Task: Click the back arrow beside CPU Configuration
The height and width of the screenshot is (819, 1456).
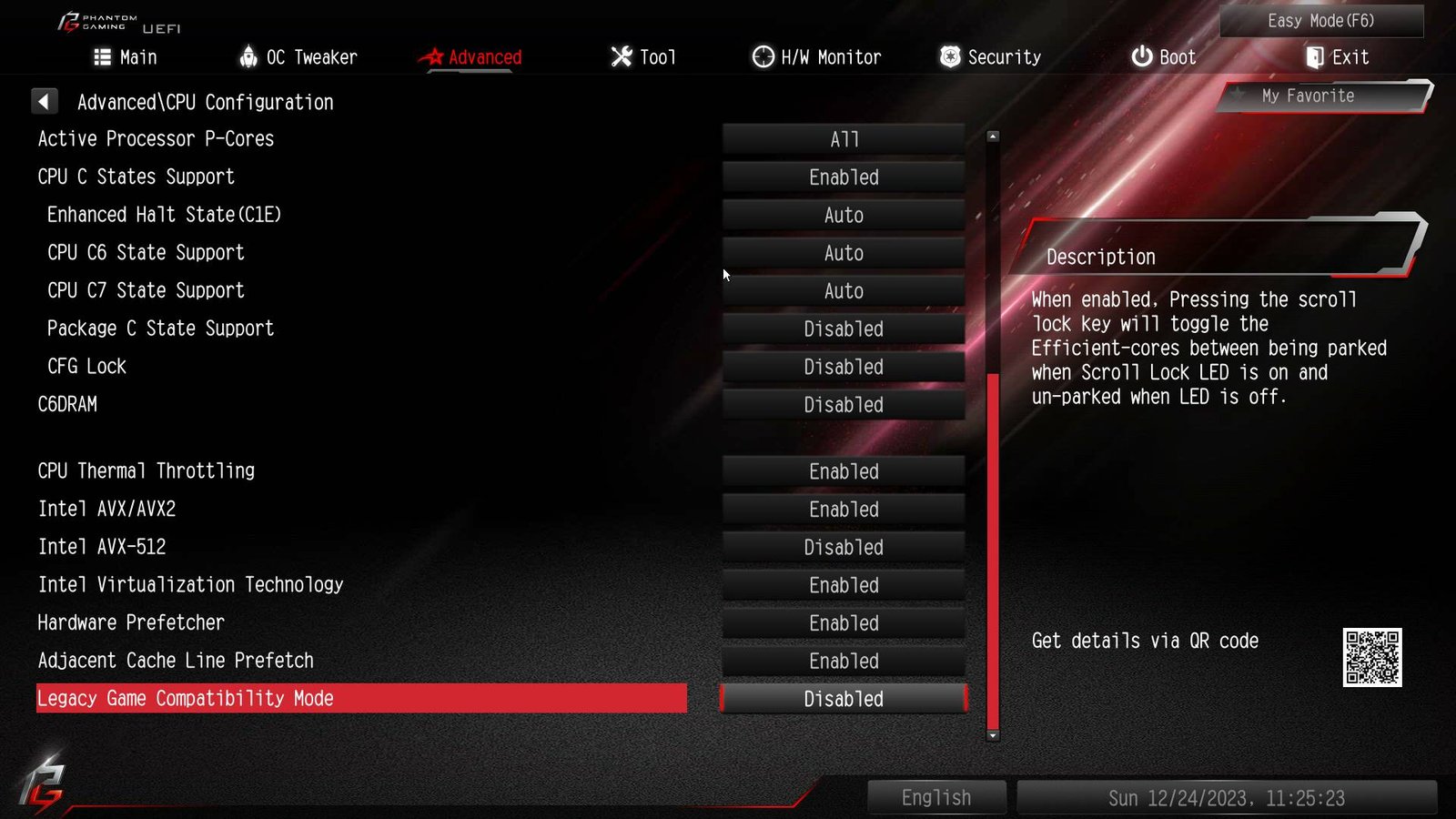Action: (x=44, y=101)
